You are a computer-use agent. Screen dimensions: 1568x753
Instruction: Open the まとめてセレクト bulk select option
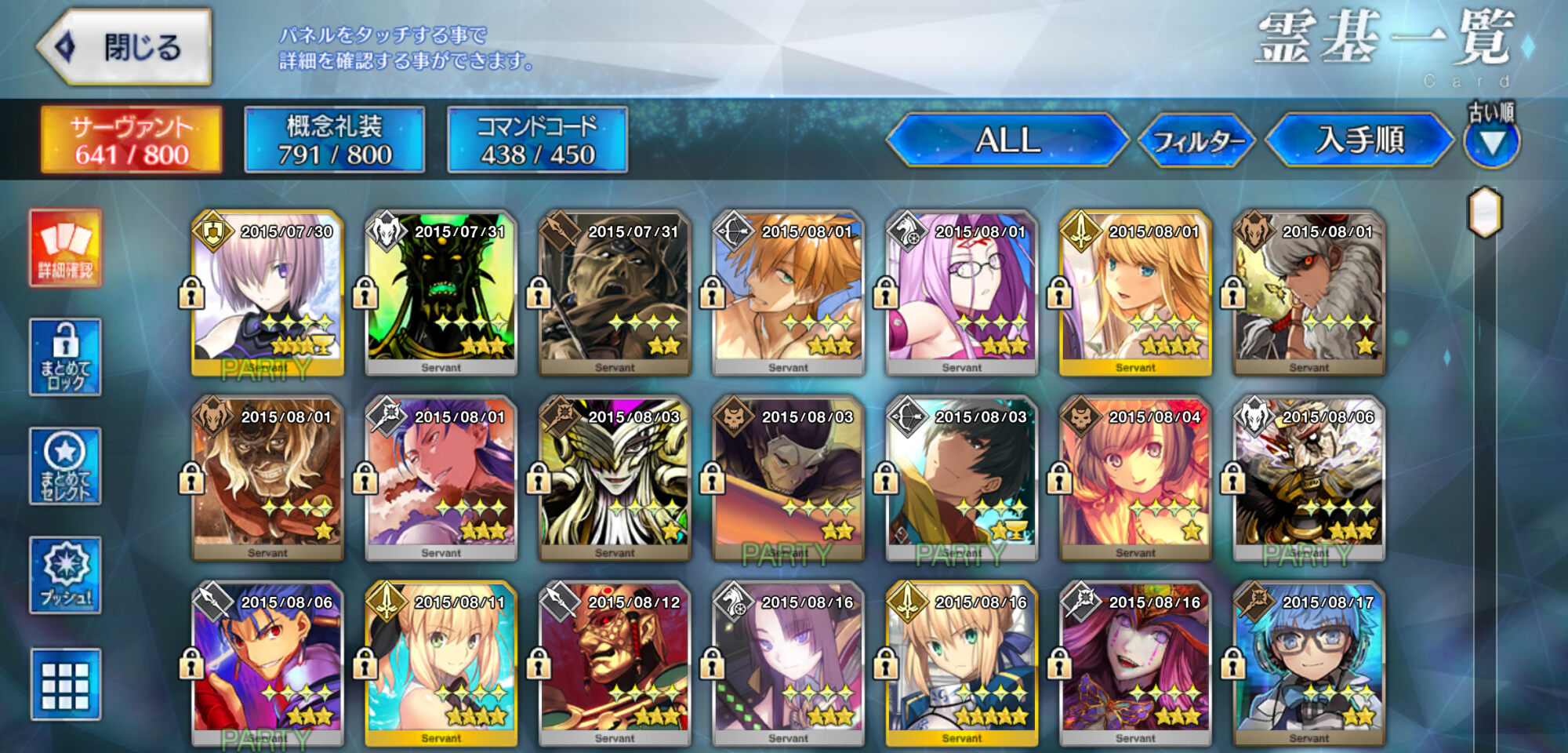[66, 466]
